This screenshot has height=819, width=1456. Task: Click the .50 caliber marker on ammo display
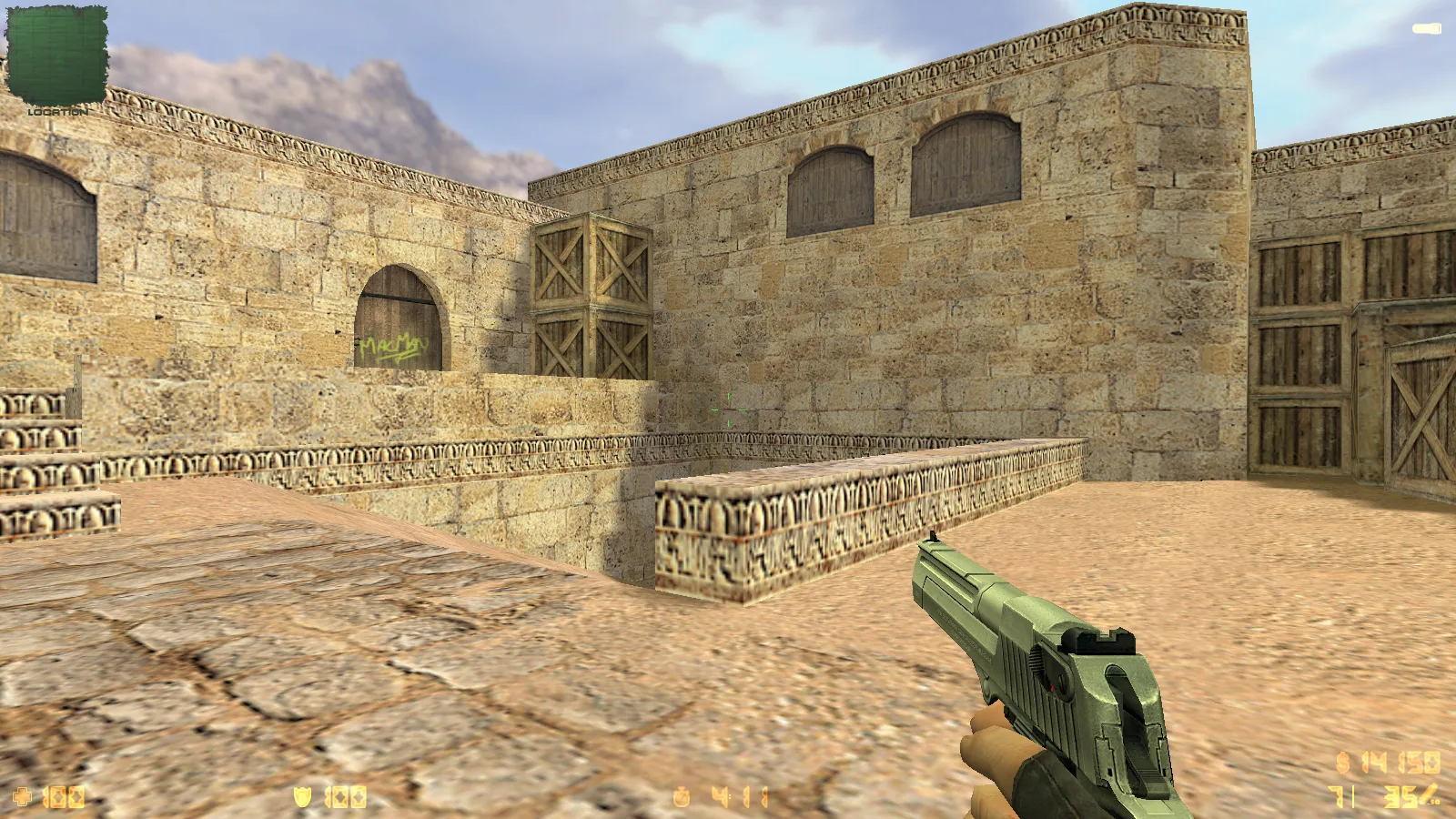pos(1434,803)
